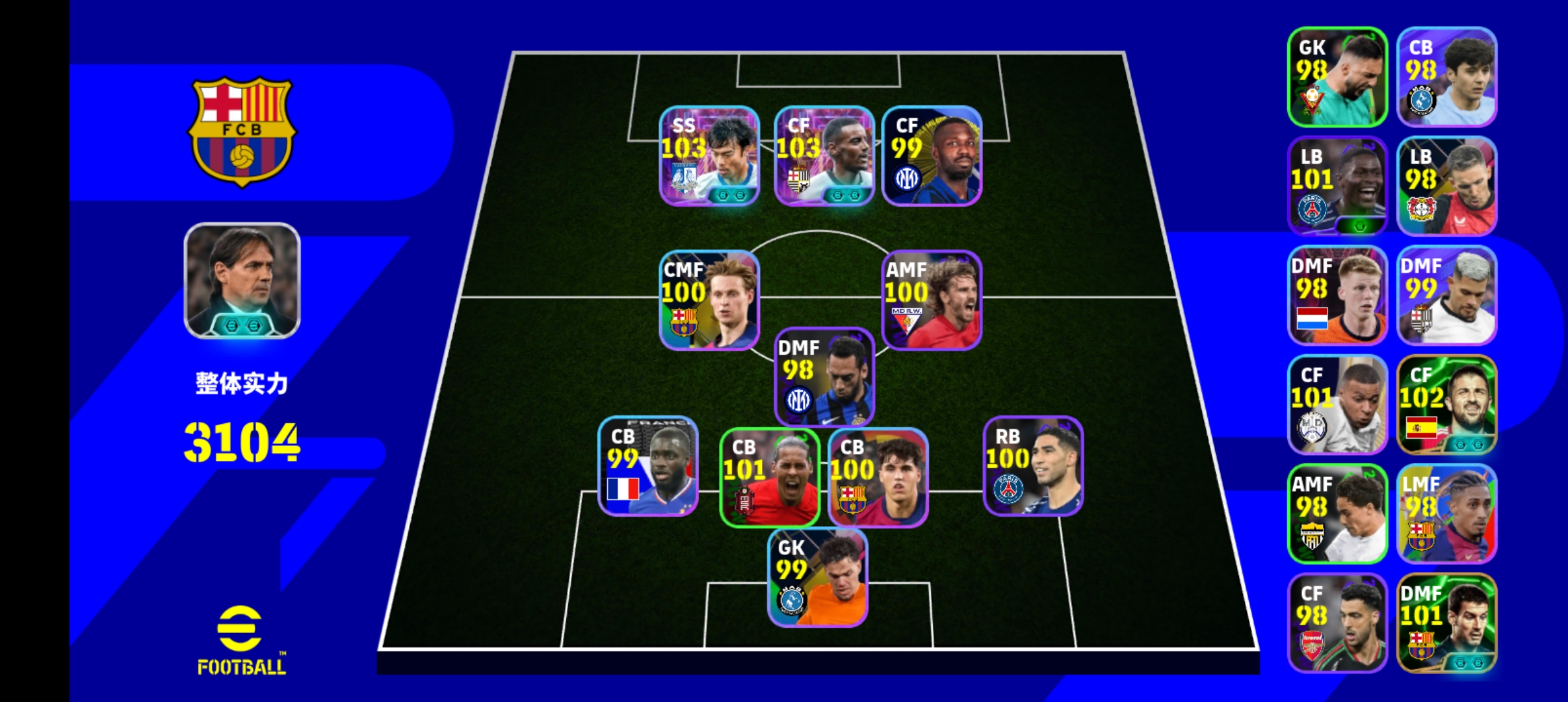Select the substitute DMF 101 Barcelona card

1446,623
